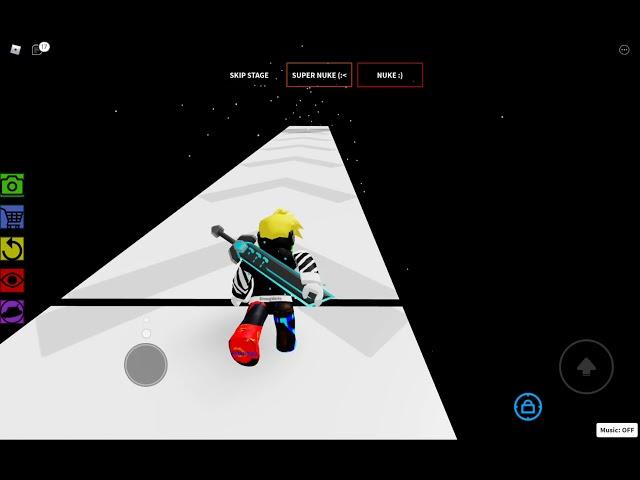Viewport: 640px width, 480px height.
Task: Toggle the red eye visibility icon
Action: point(12,280)
